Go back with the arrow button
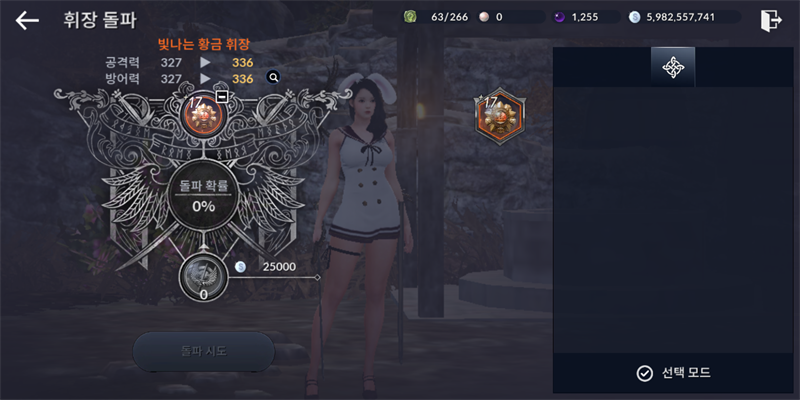This screenshot has width=800, height=400. click(x=27, y=20)
